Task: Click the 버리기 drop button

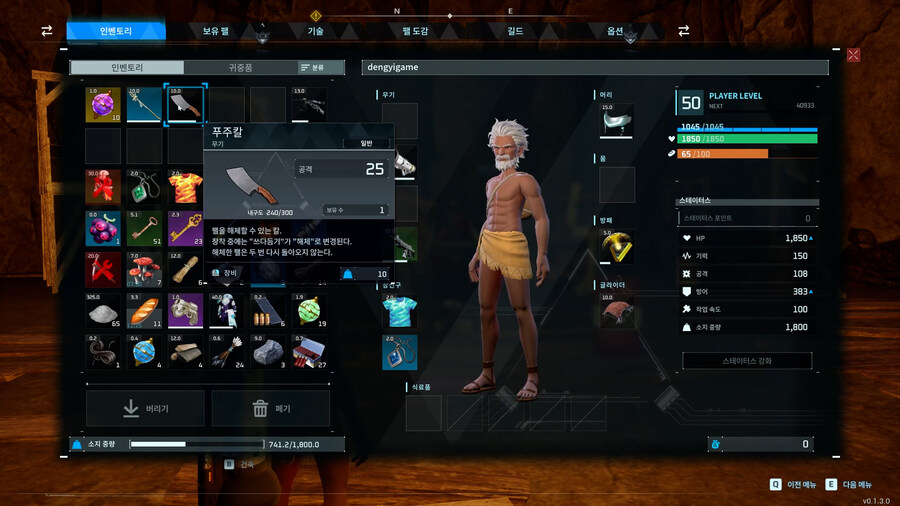Action: pos(145,408)
